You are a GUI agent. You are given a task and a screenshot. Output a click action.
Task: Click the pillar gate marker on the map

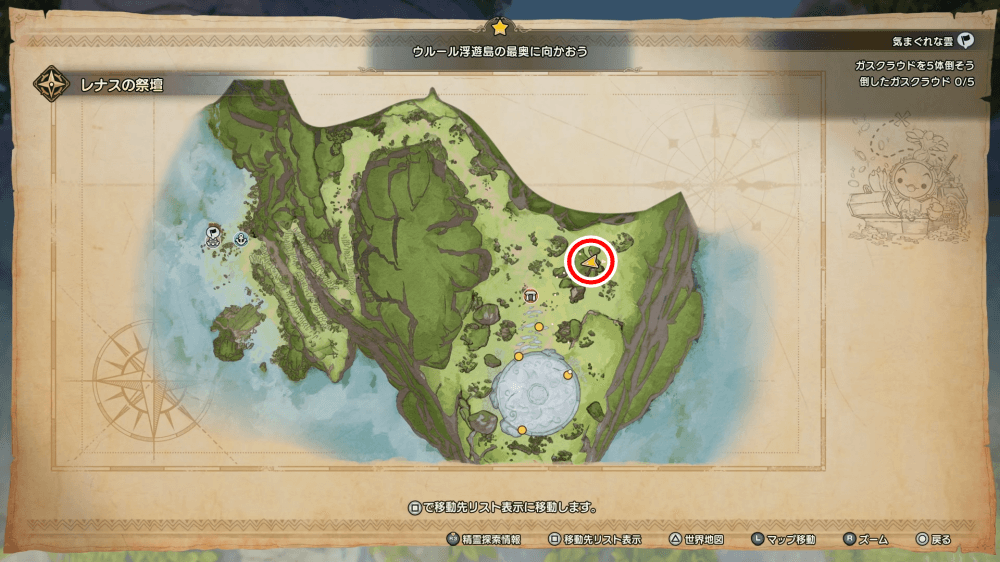[x=531, y=295]
